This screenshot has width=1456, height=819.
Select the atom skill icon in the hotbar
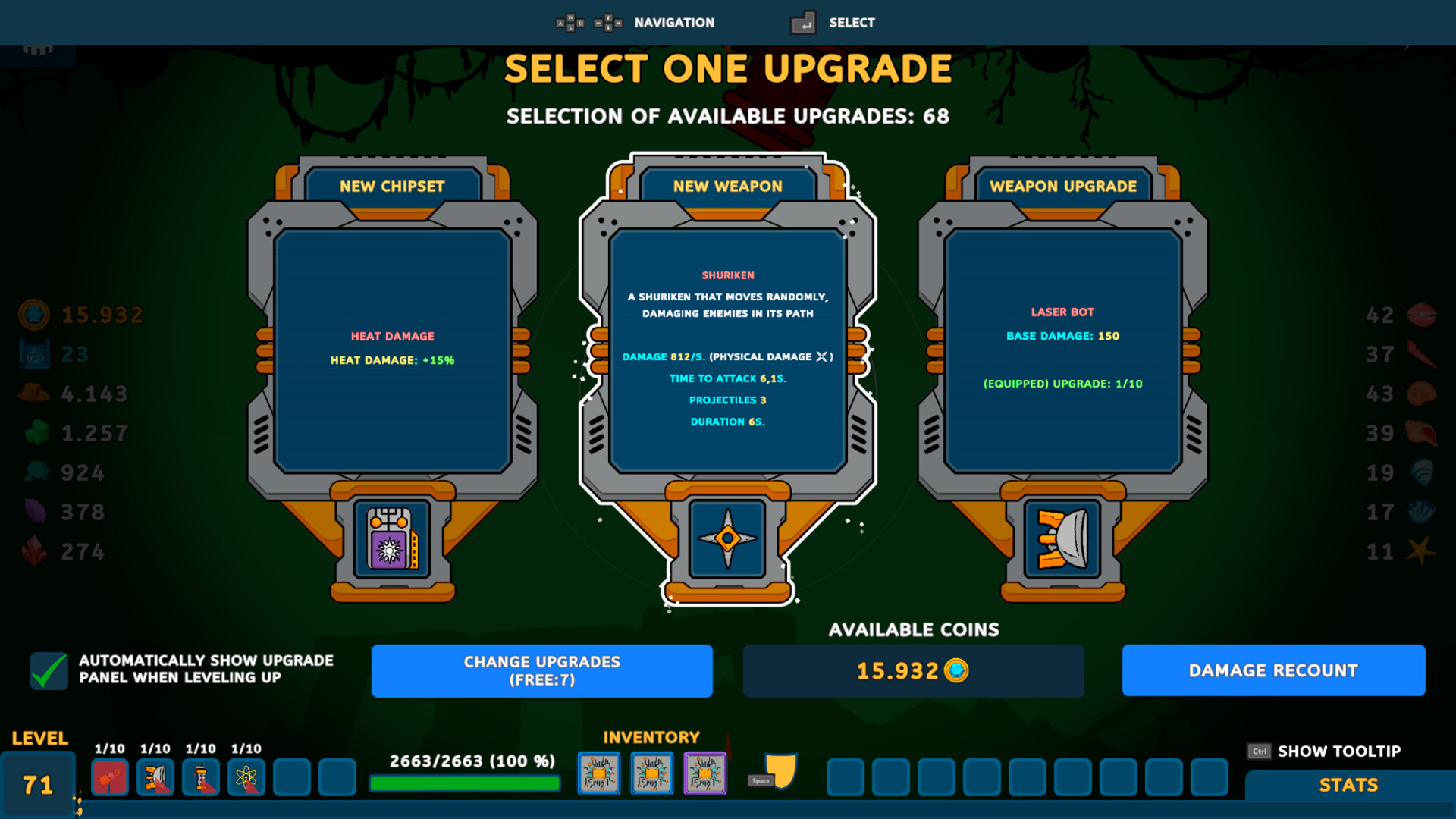(247, 777)
